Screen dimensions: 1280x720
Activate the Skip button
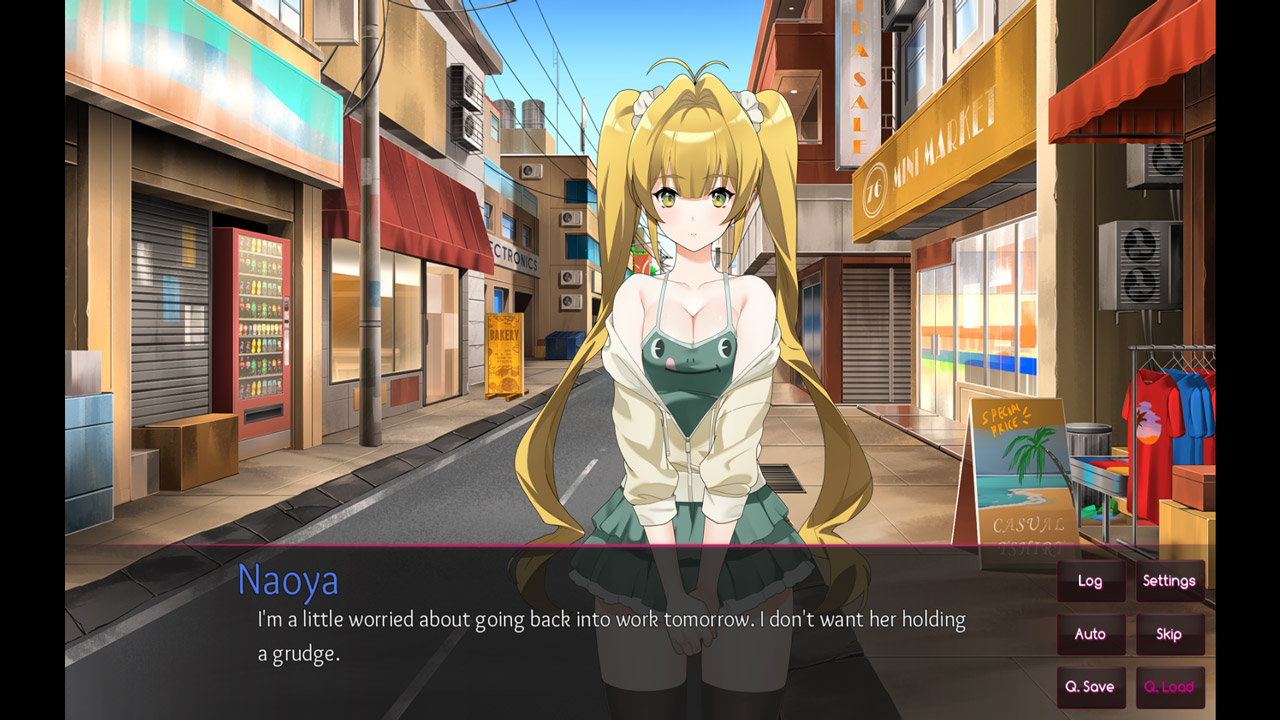pos(1169,634)
